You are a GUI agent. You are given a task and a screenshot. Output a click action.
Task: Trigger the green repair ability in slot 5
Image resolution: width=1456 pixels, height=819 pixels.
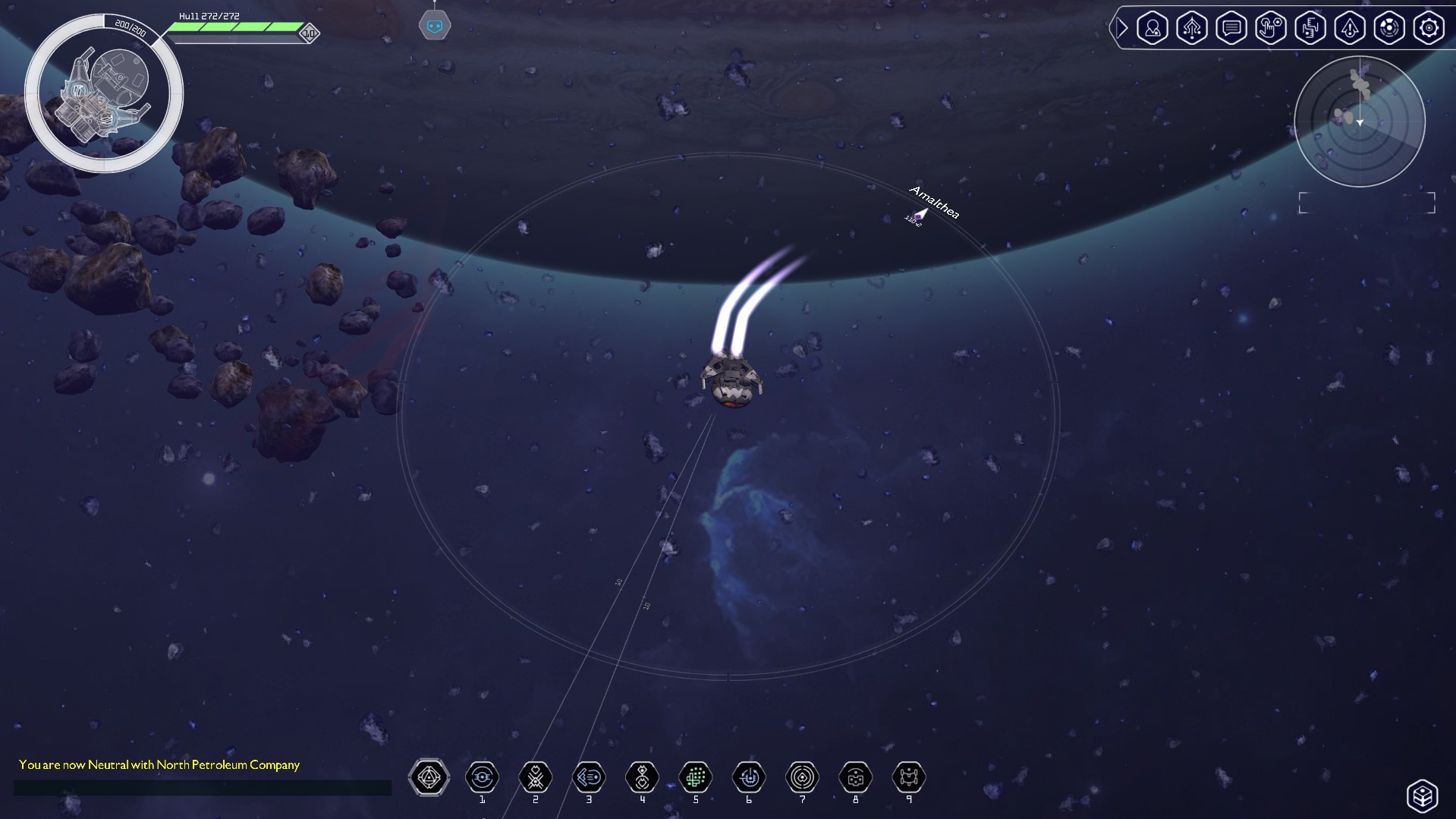coord(696,777)
